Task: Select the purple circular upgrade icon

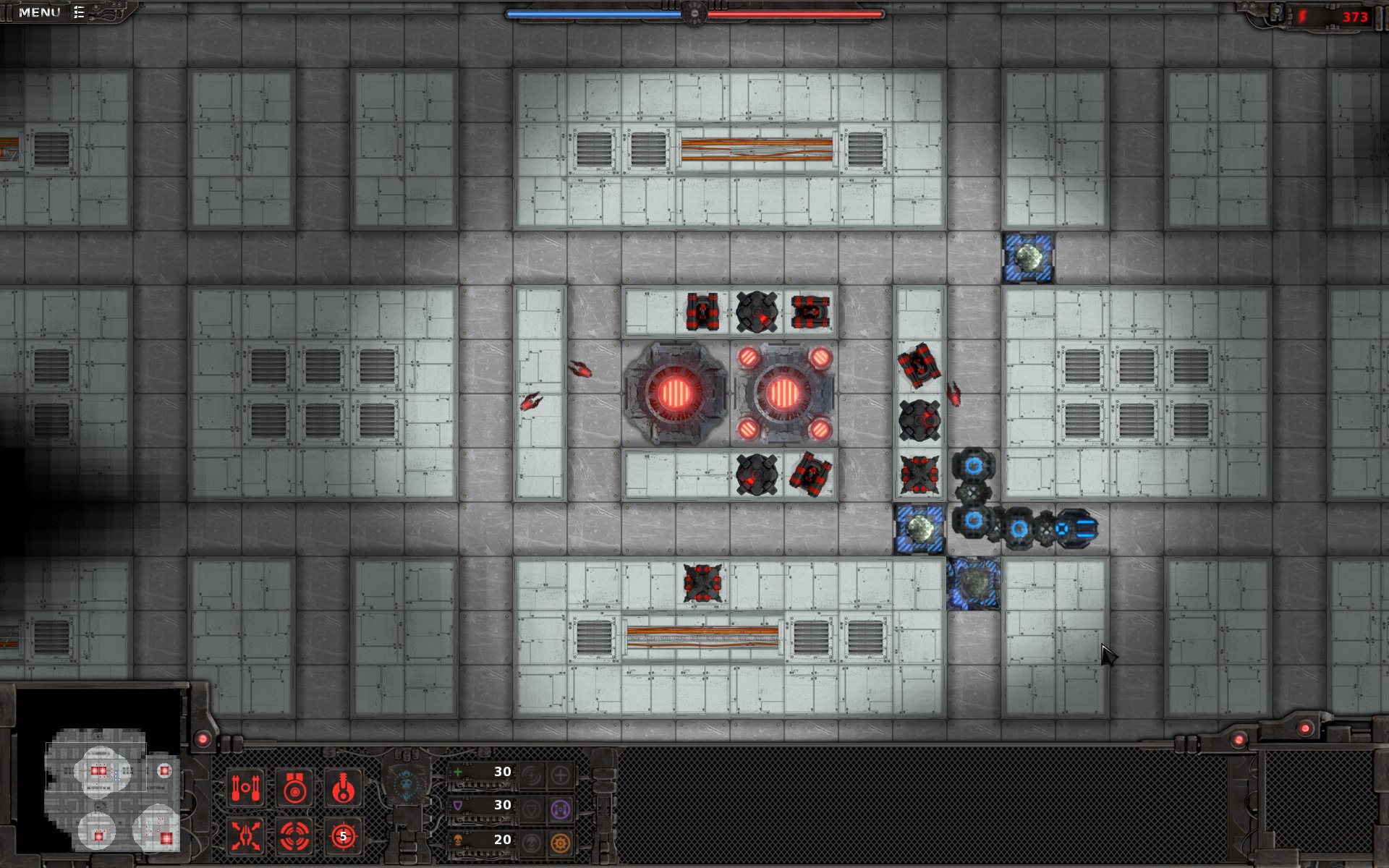Action: 561,809
